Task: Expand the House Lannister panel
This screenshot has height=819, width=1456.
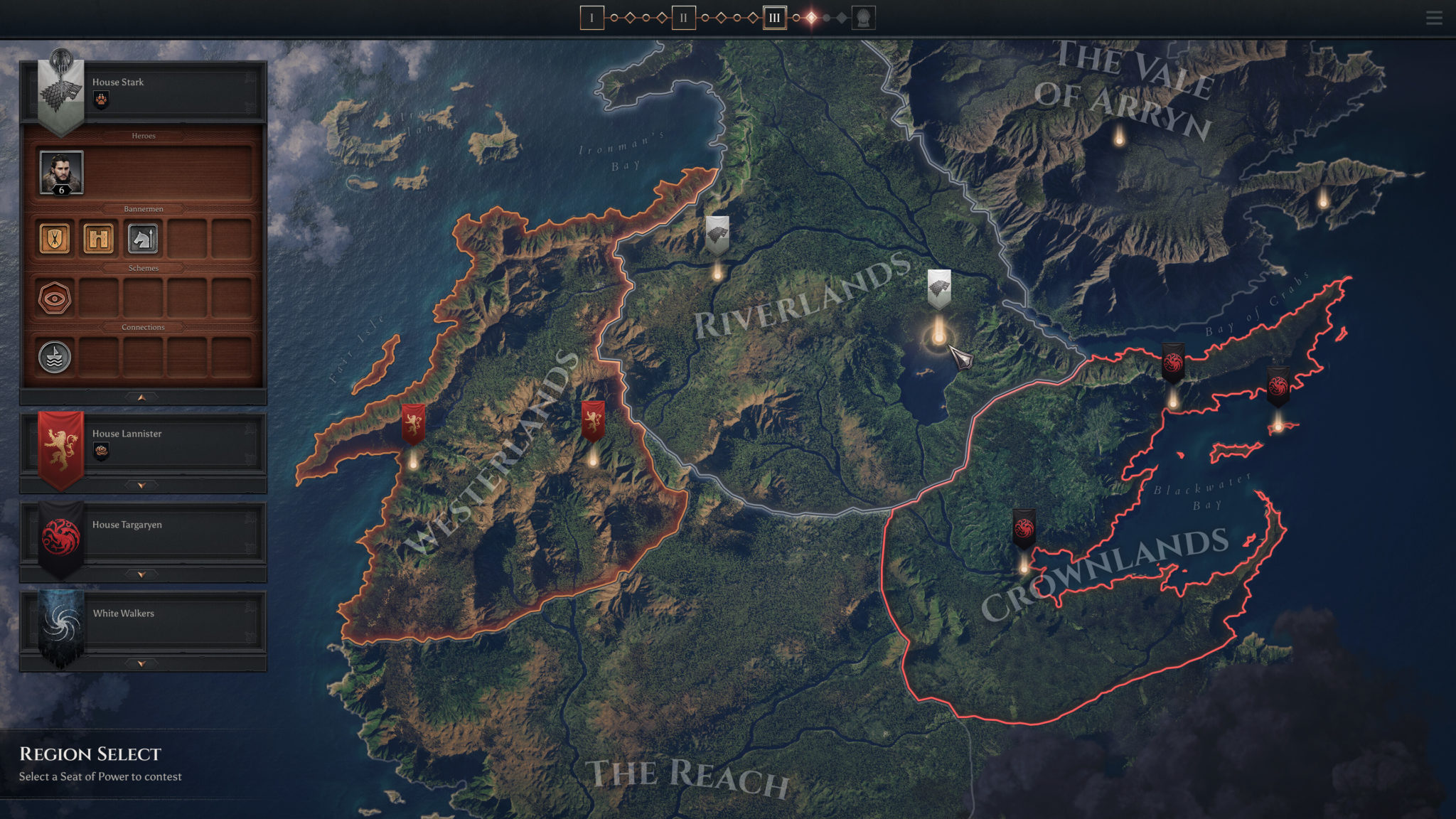Action: [141, 484]
